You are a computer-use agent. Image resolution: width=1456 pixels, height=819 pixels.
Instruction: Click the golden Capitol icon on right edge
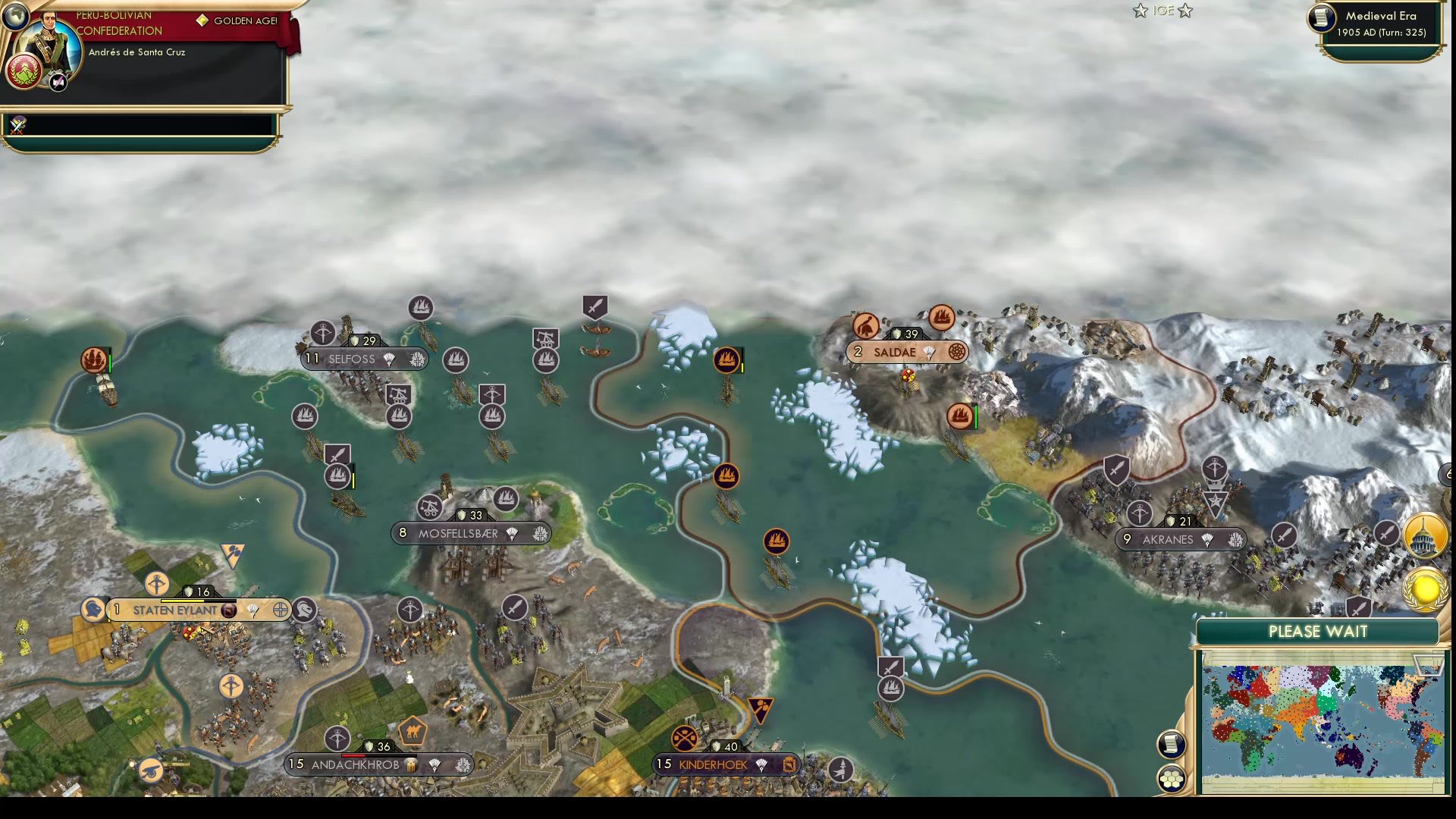1425,535
